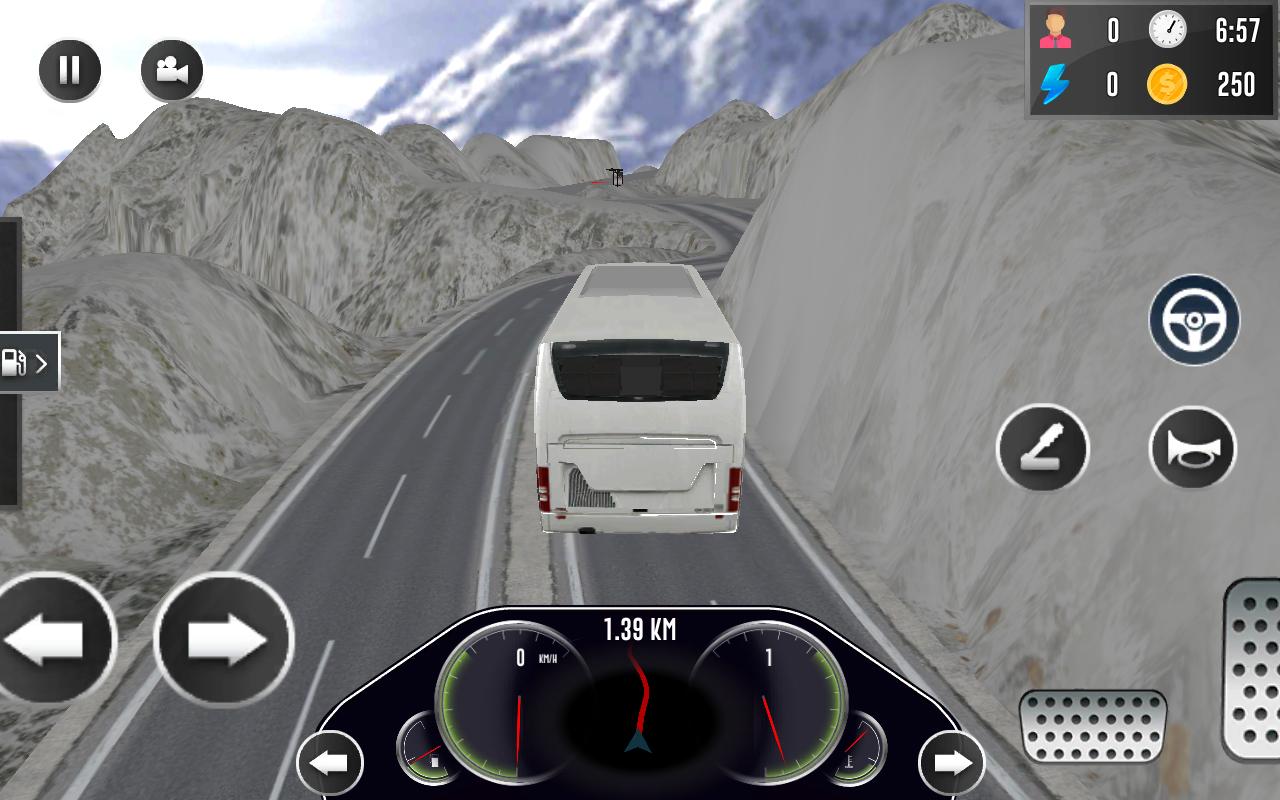
Task: Honk the bus horn
Action: (1192, 448)
